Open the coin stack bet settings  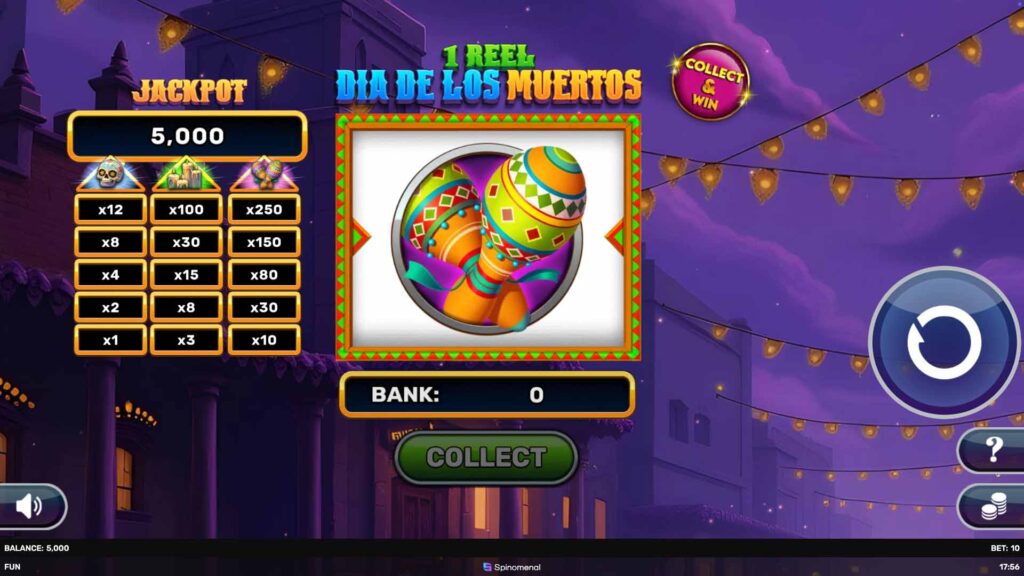991,507
